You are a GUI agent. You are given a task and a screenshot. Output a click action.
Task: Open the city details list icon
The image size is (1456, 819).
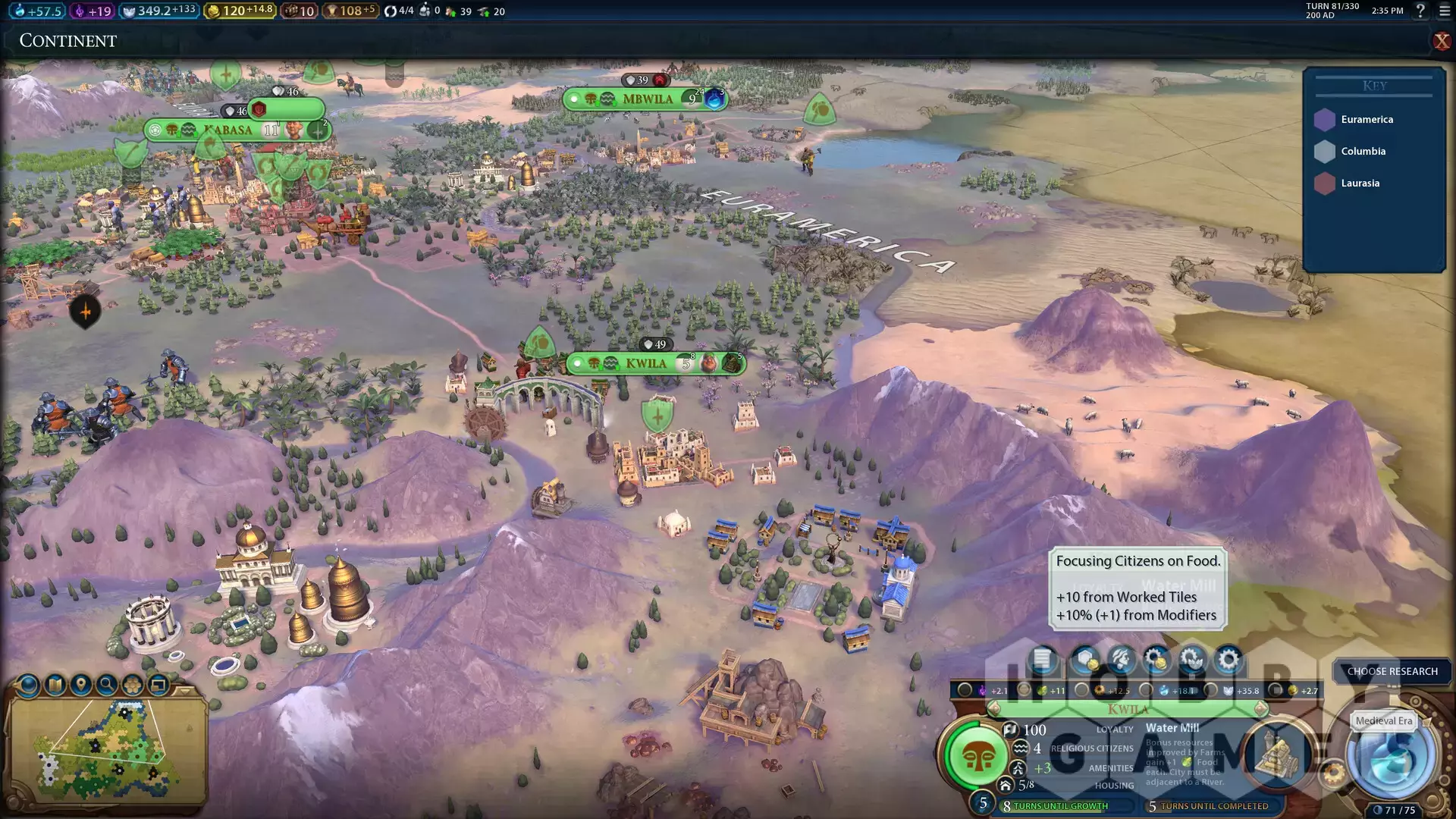tap(1043, 660)
